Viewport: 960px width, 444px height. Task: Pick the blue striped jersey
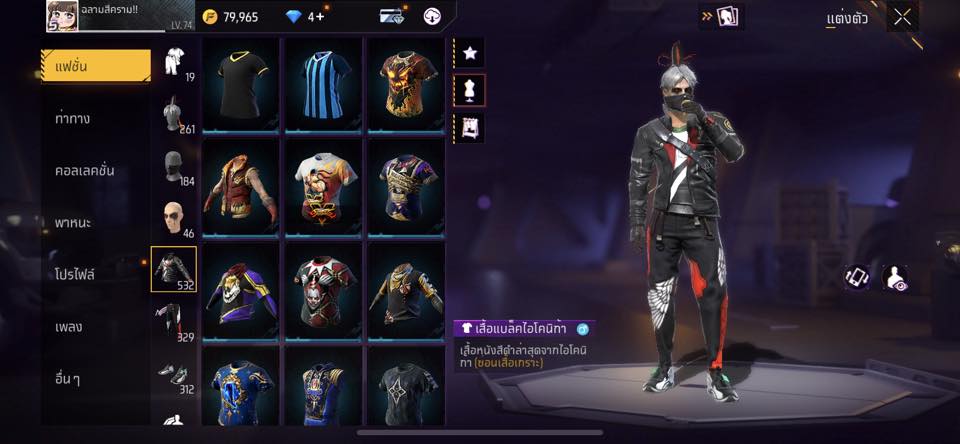point(323,84)
